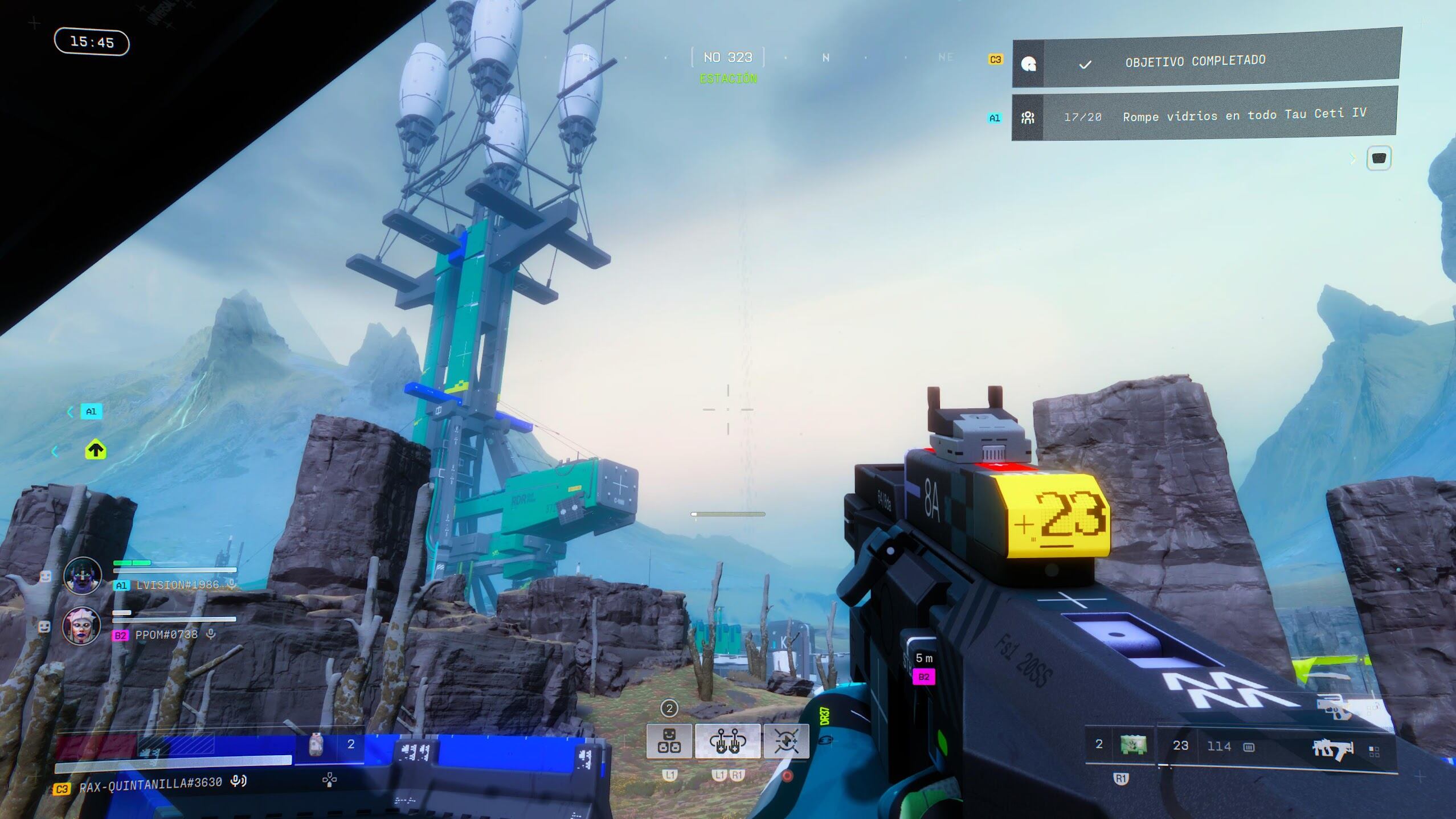The height and width of the screenshot is (819, 1456).
Task: Select the Objetivo Completado objective row
Action: pos(1205,61)
